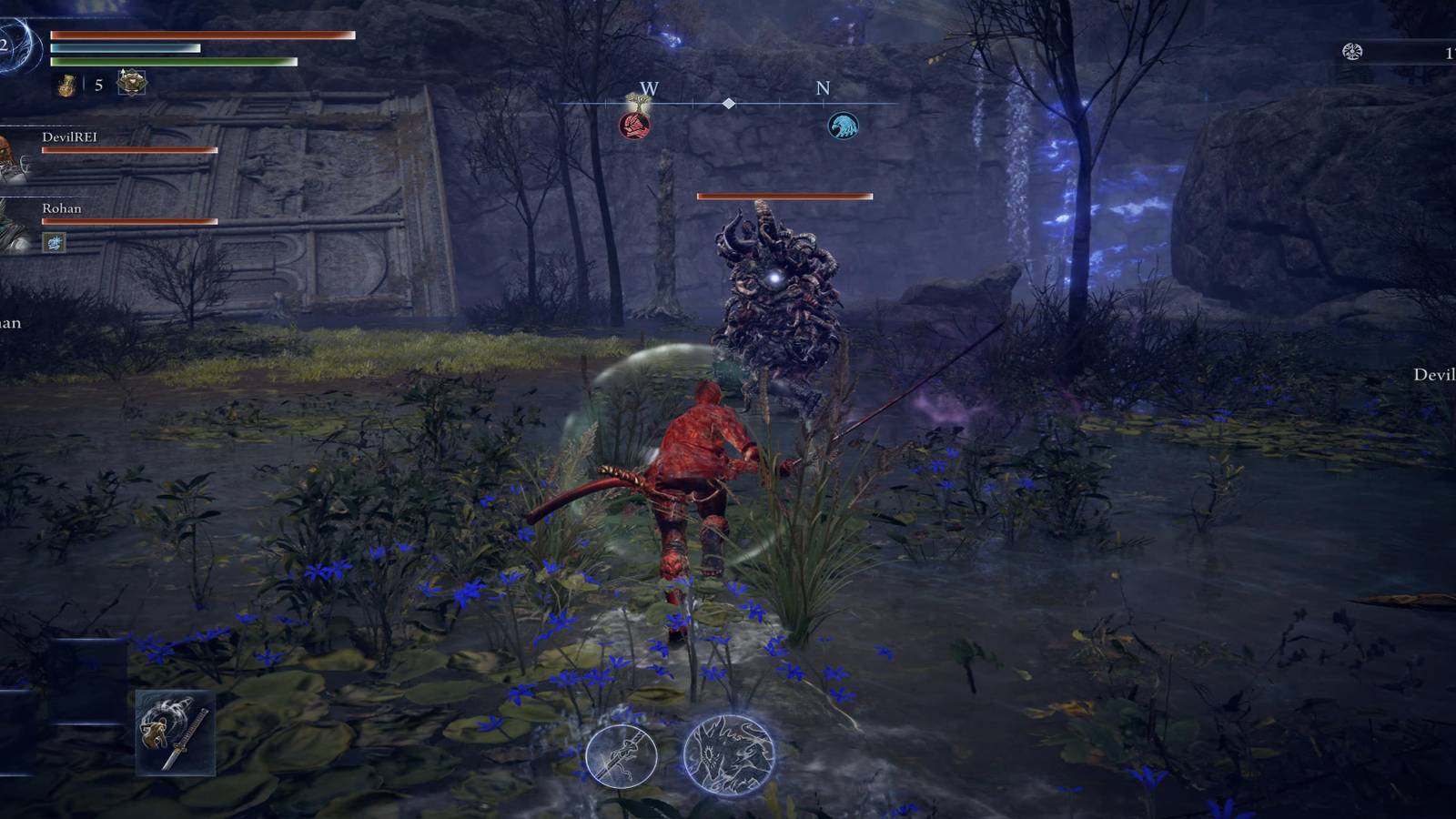This screenshot has height=819, width=1456.
Task: Click the red enemy marker on the compass
Action: pyautogui.click(x=636, y=126)
